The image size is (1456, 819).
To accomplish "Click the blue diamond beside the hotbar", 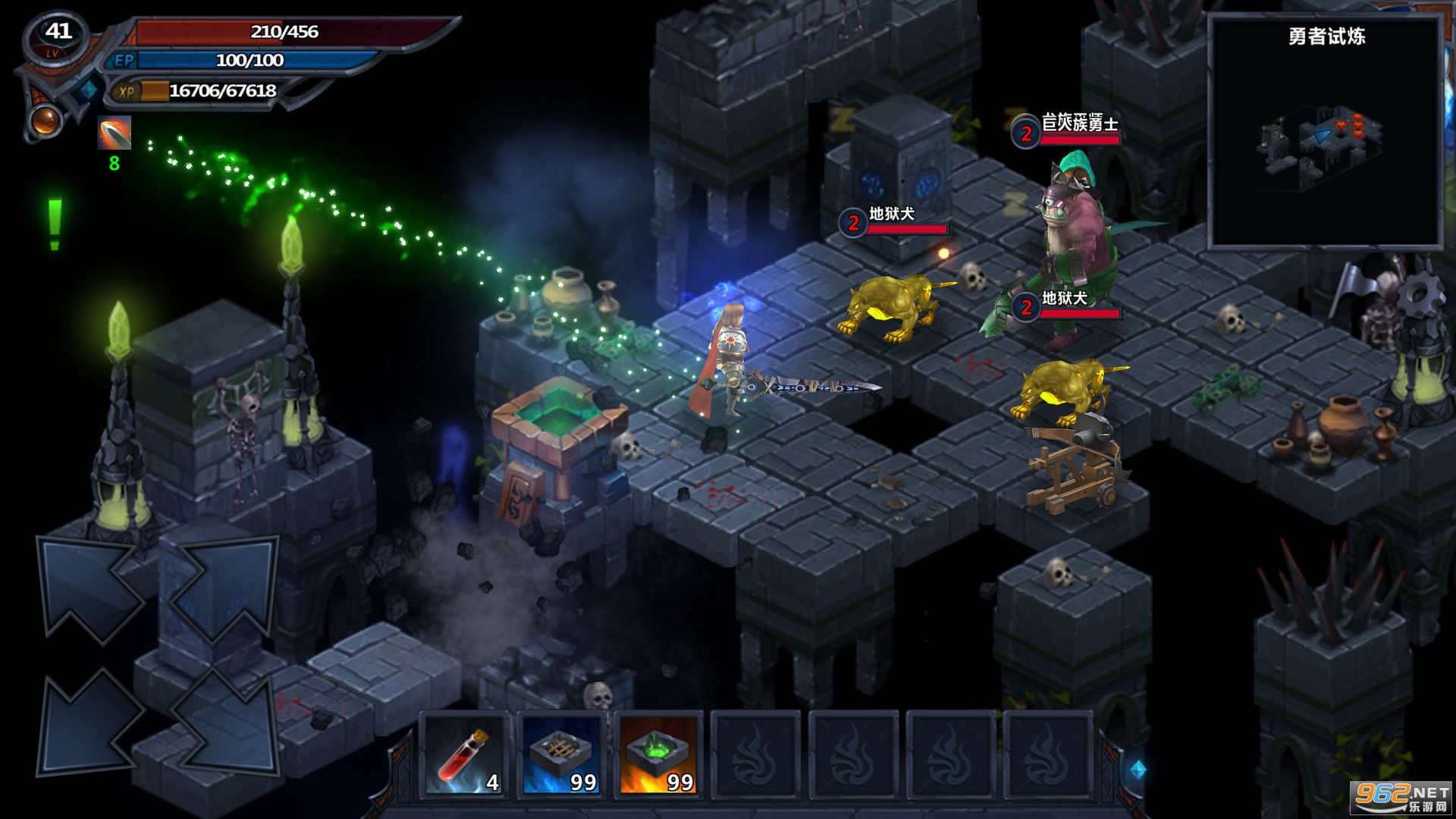I will [x=1138, y=770].
